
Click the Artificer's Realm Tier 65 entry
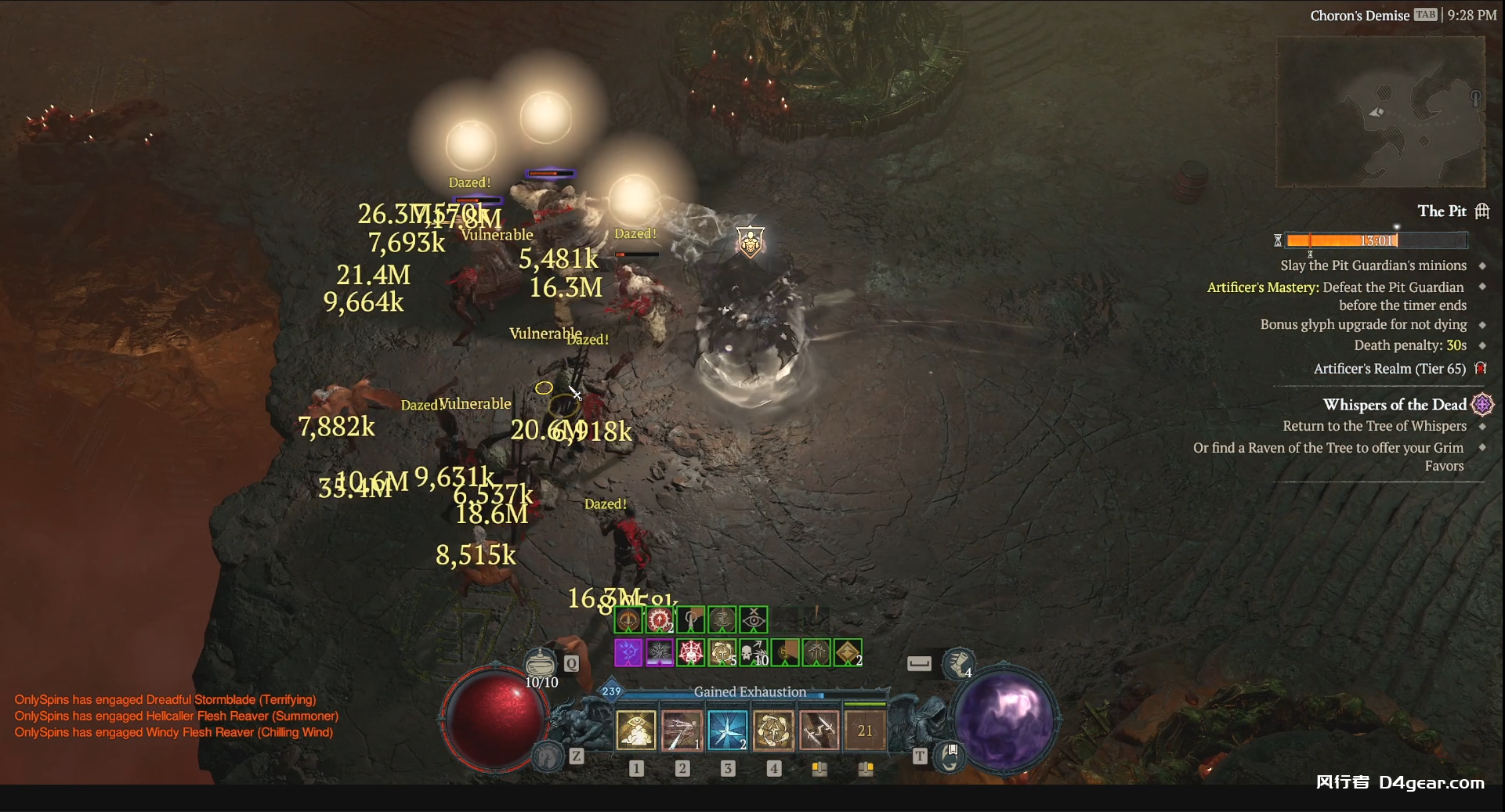(x=1389, y=369)
